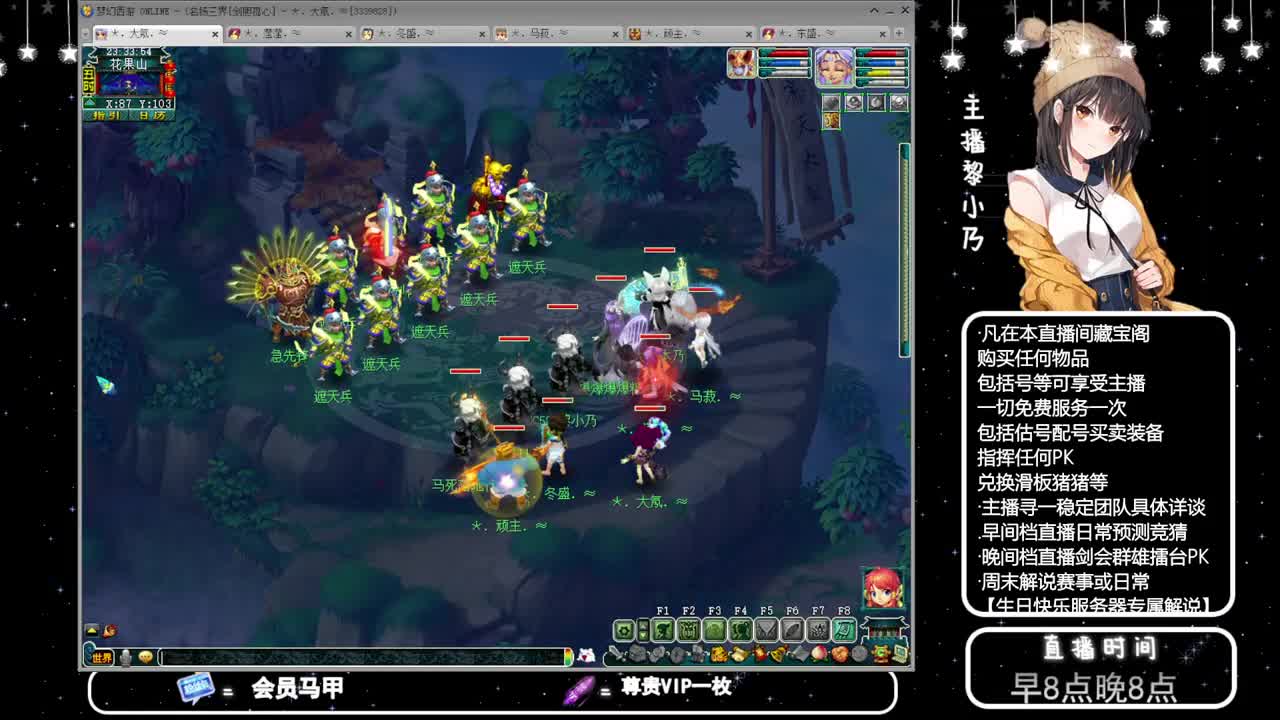1280x720 pixels.
Task: Select the F2 beast head skill icon
Action: point(689,630)
